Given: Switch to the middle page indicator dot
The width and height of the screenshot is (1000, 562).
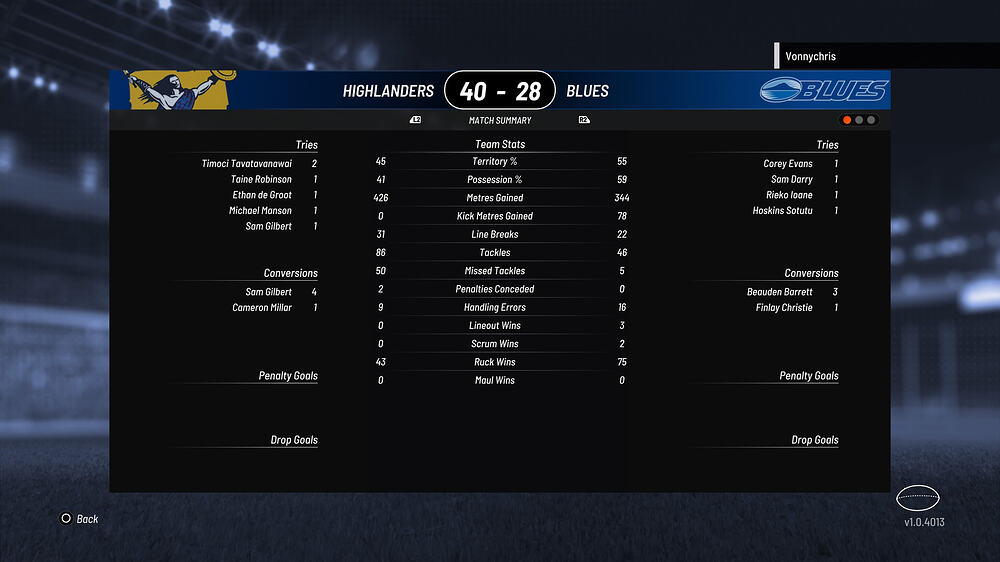Looking at the screenshot, I should click(x=859, y=120).
